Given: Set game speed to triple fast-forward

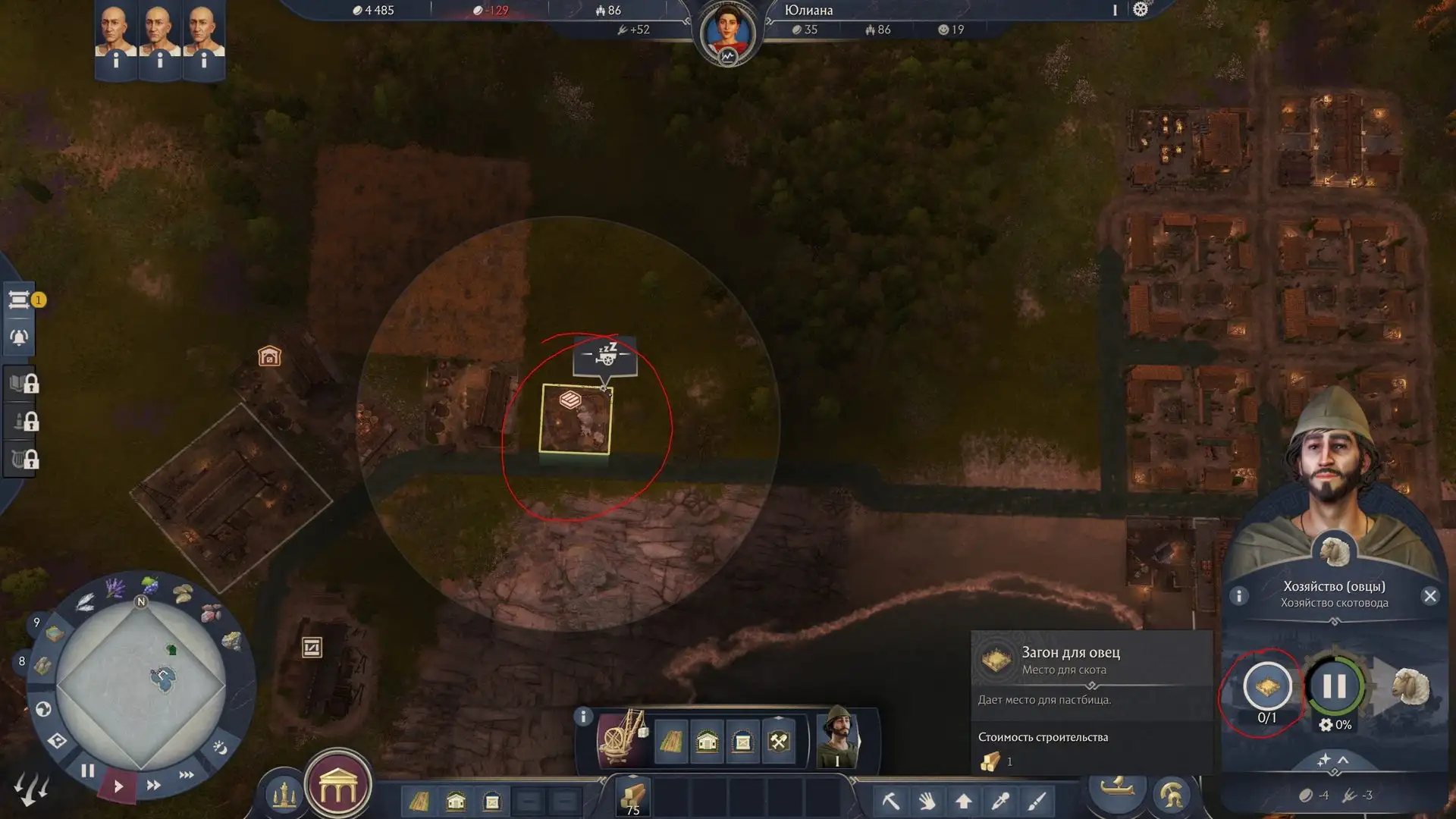Looking at the screenshot, I should (x=187, y=775).
